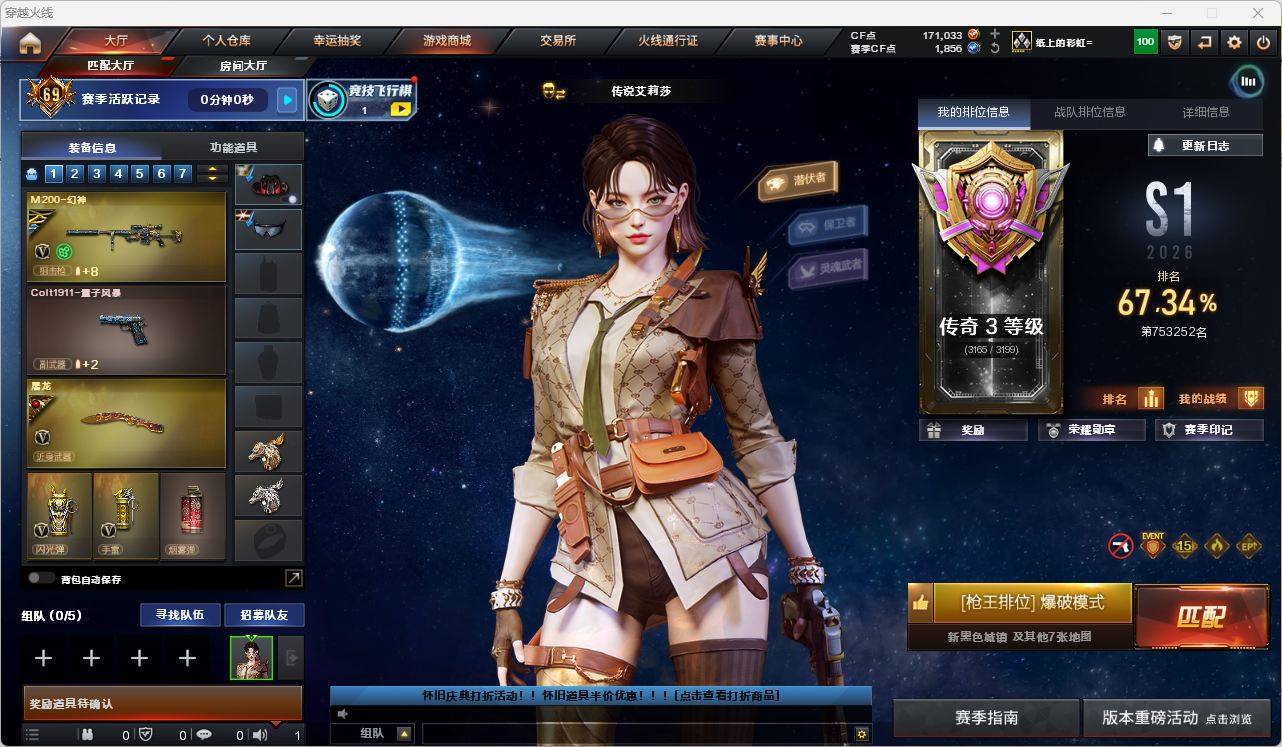This screenshot has width=1282, height=747.
Task: Click the 招募队友 recruit teammates button
Action: pyautogui.click(x=264, y=615)
